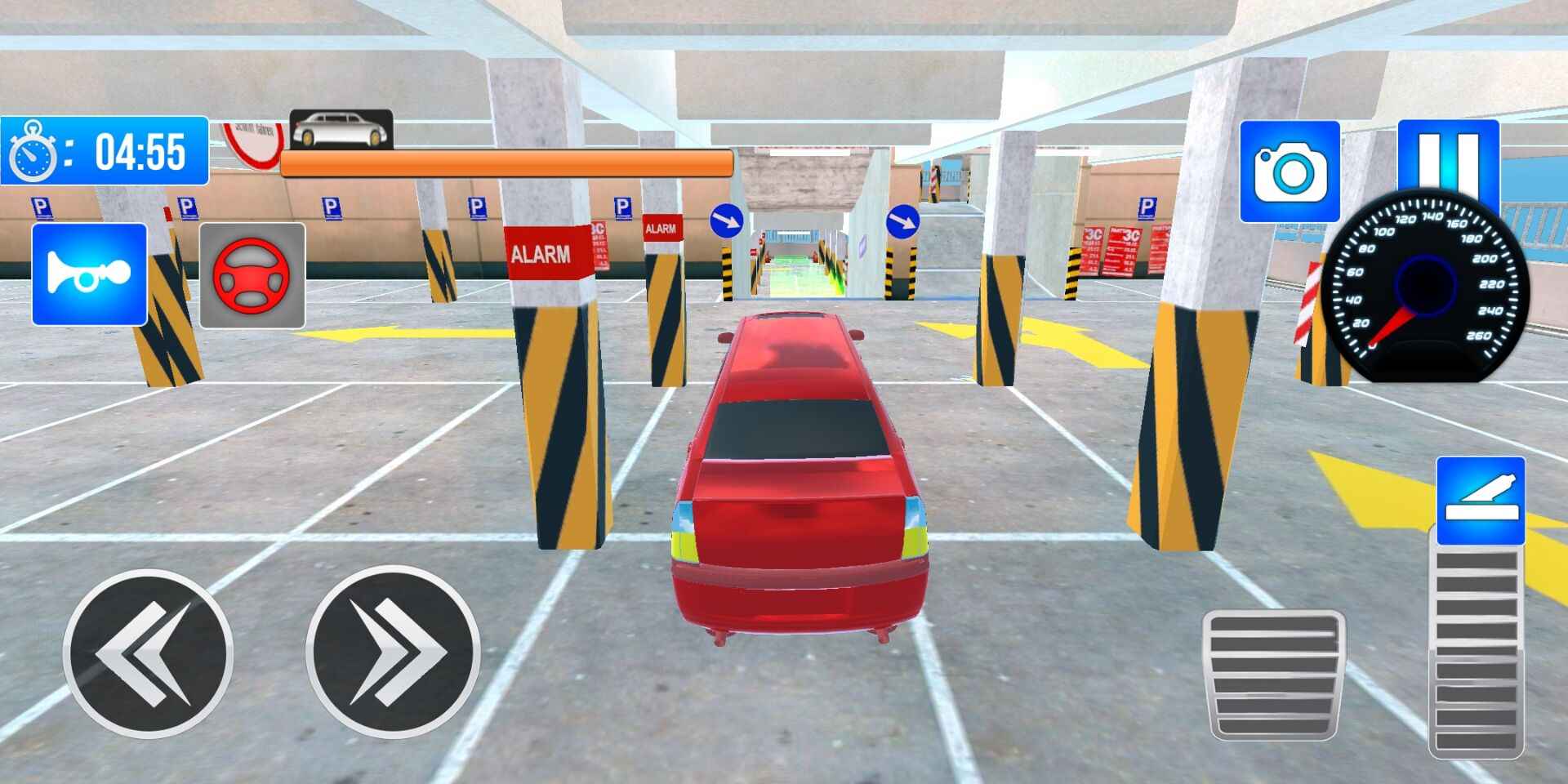This screenshot has width=1568, height=784.
Task: Click the ALARM sign on the pillar
Action: click(543, 253)
